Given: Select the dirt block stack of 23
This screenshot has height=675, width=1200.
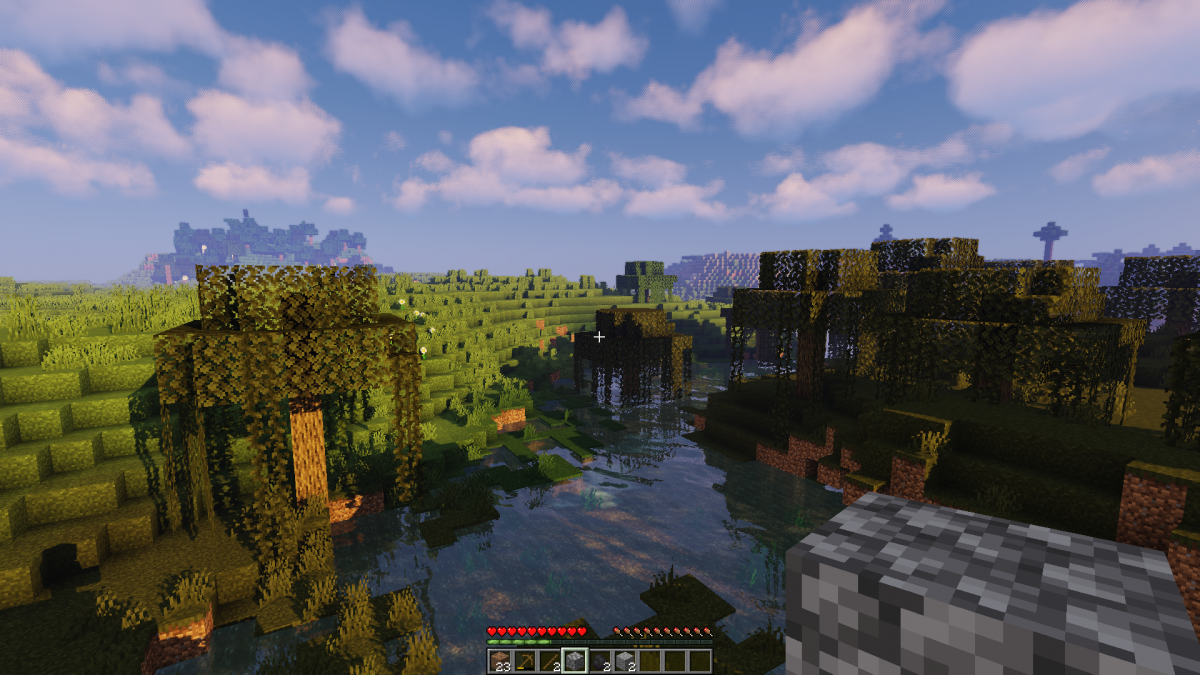Looking at the screenshot, I should (x=499, y=661).
